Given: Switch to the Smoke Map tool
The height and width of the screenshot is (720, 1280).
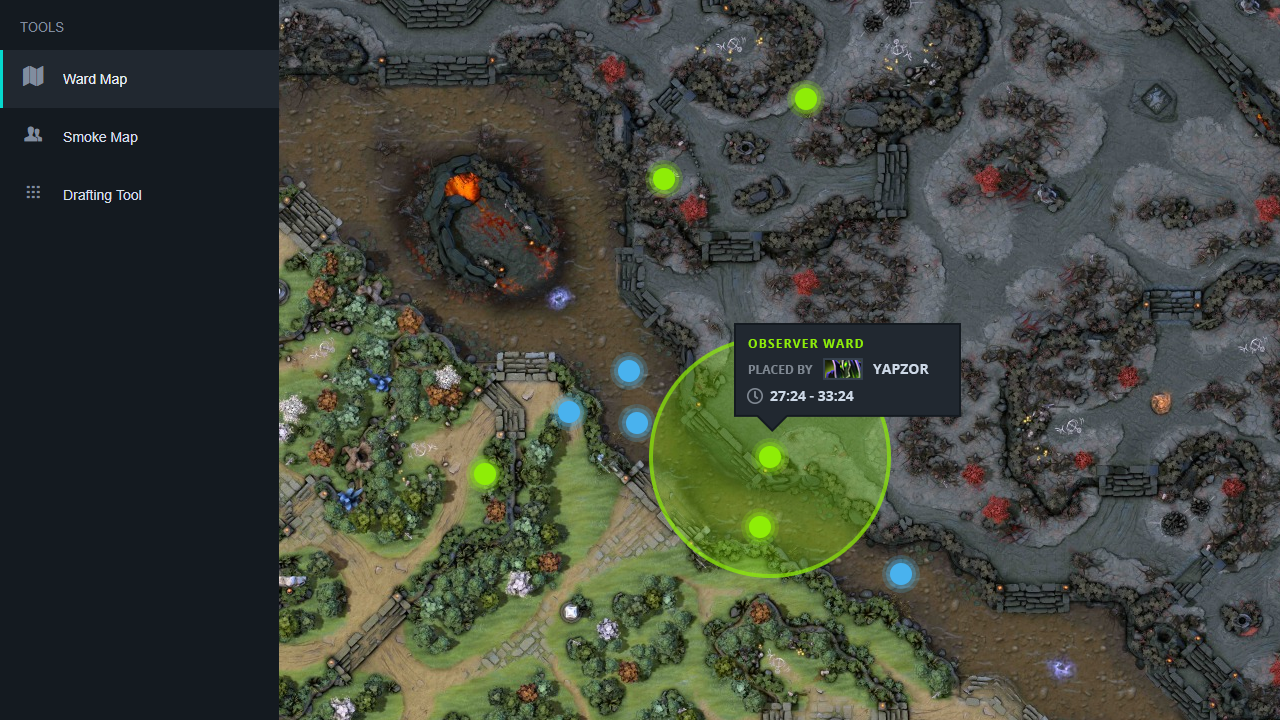Looking at the screenshot, I should click(100, 137).
